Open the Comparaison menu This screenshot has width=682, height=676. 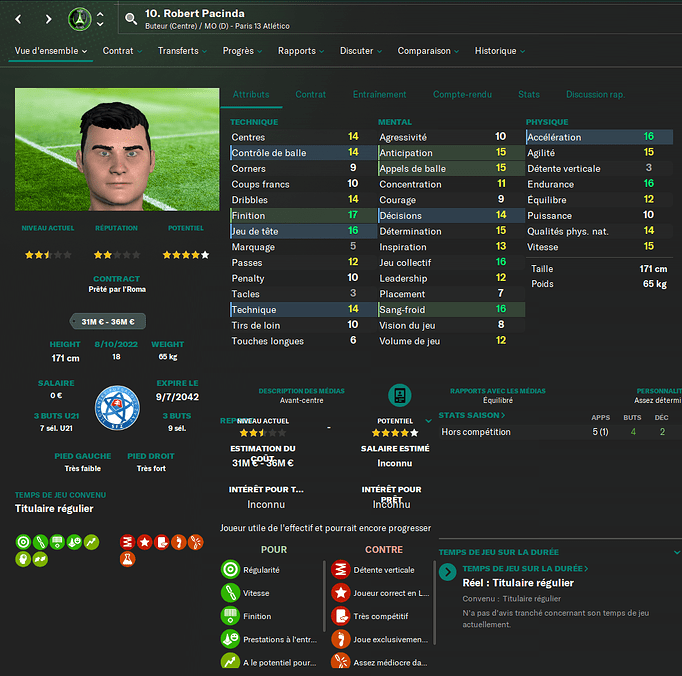coord(428,51)
